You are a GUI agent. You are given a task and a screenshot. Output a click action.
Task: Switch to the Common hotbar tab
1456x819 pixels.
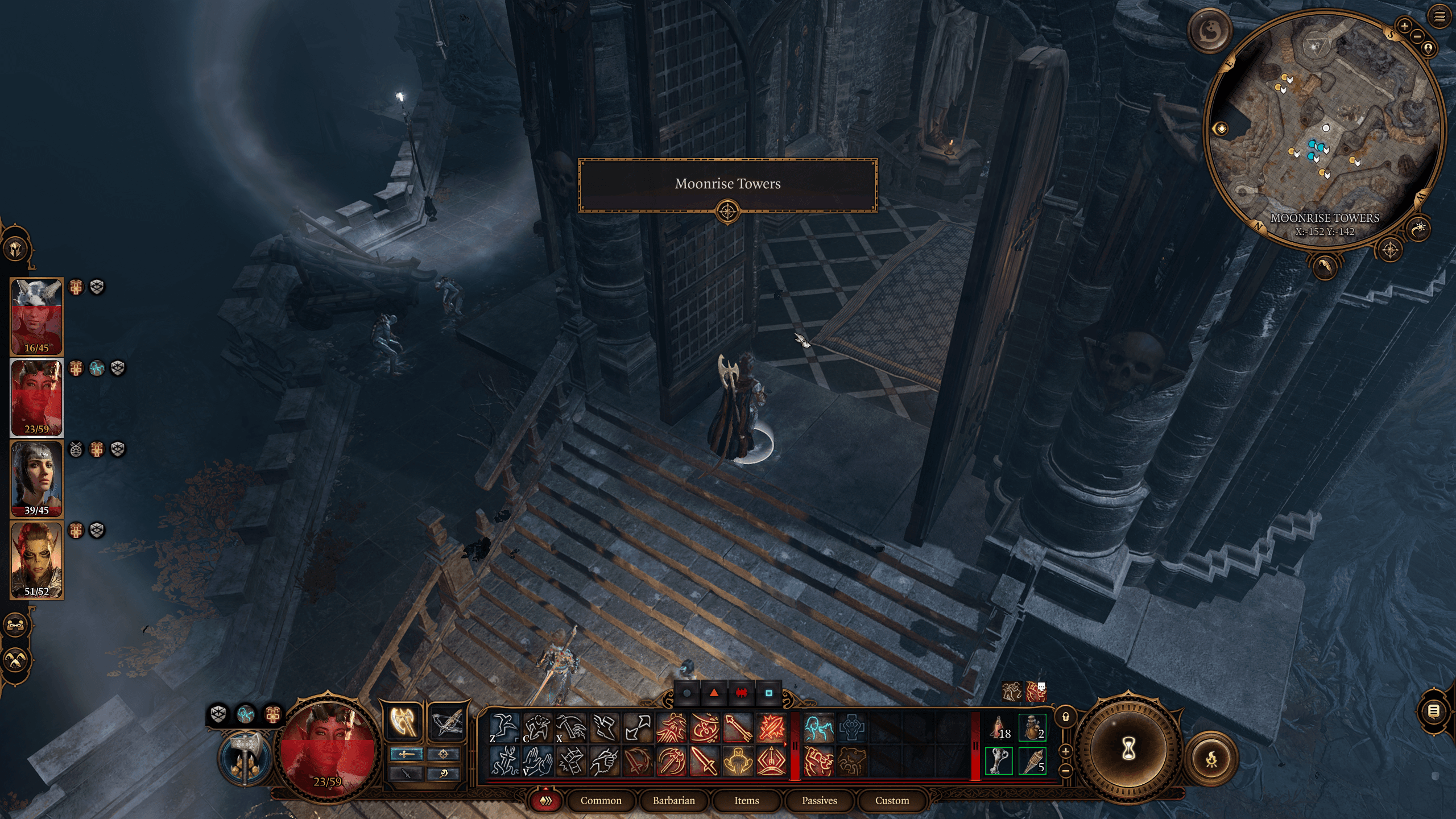601,800
